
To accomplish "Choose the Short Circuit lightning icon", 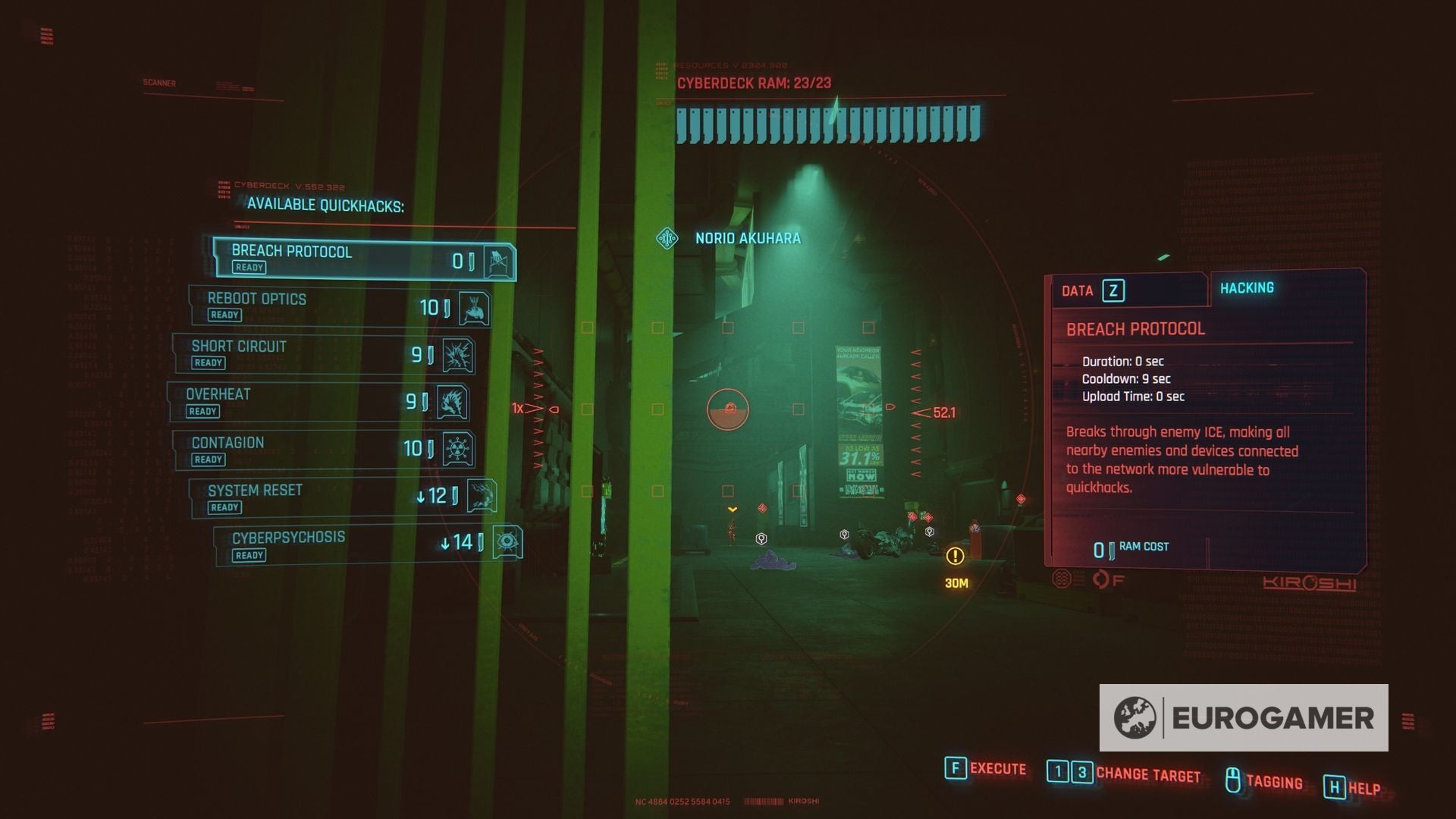I will [x=458, y=354].
